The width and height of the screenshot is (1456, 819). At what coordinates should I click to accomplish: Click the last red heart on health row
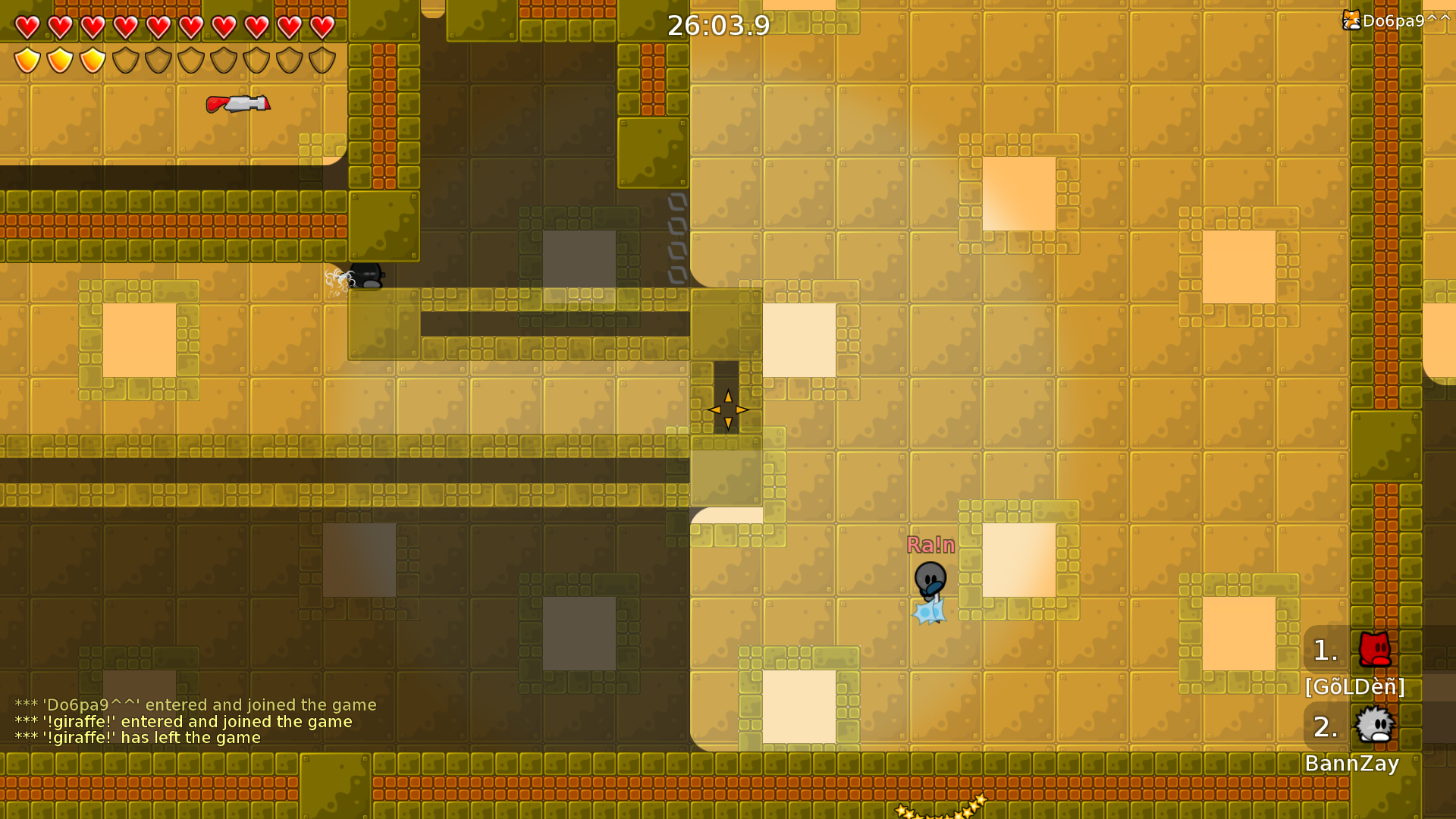322,27
